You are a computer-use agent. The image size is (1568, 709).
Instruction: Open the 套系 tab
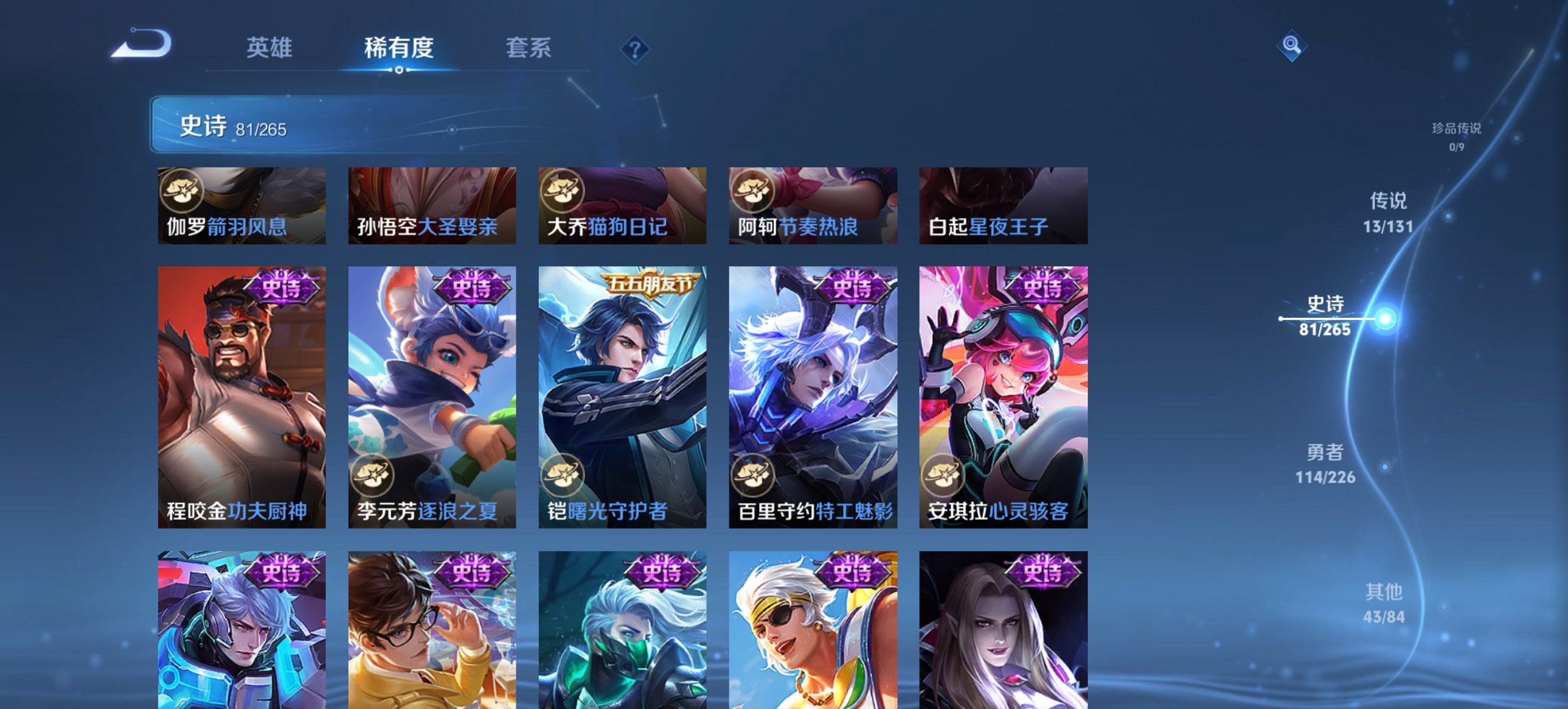pyautogui.click(x=529, y=48)
